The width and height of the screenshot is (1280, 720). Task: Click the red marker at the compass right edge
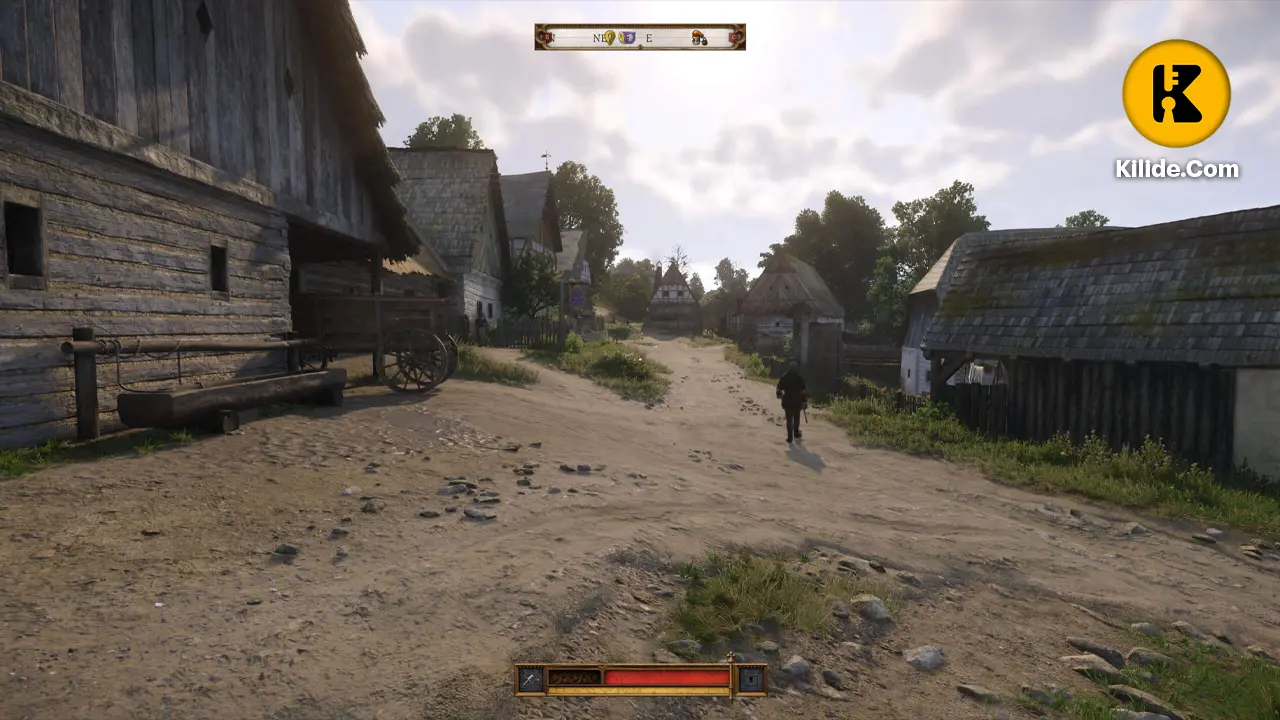coord(731,38)
